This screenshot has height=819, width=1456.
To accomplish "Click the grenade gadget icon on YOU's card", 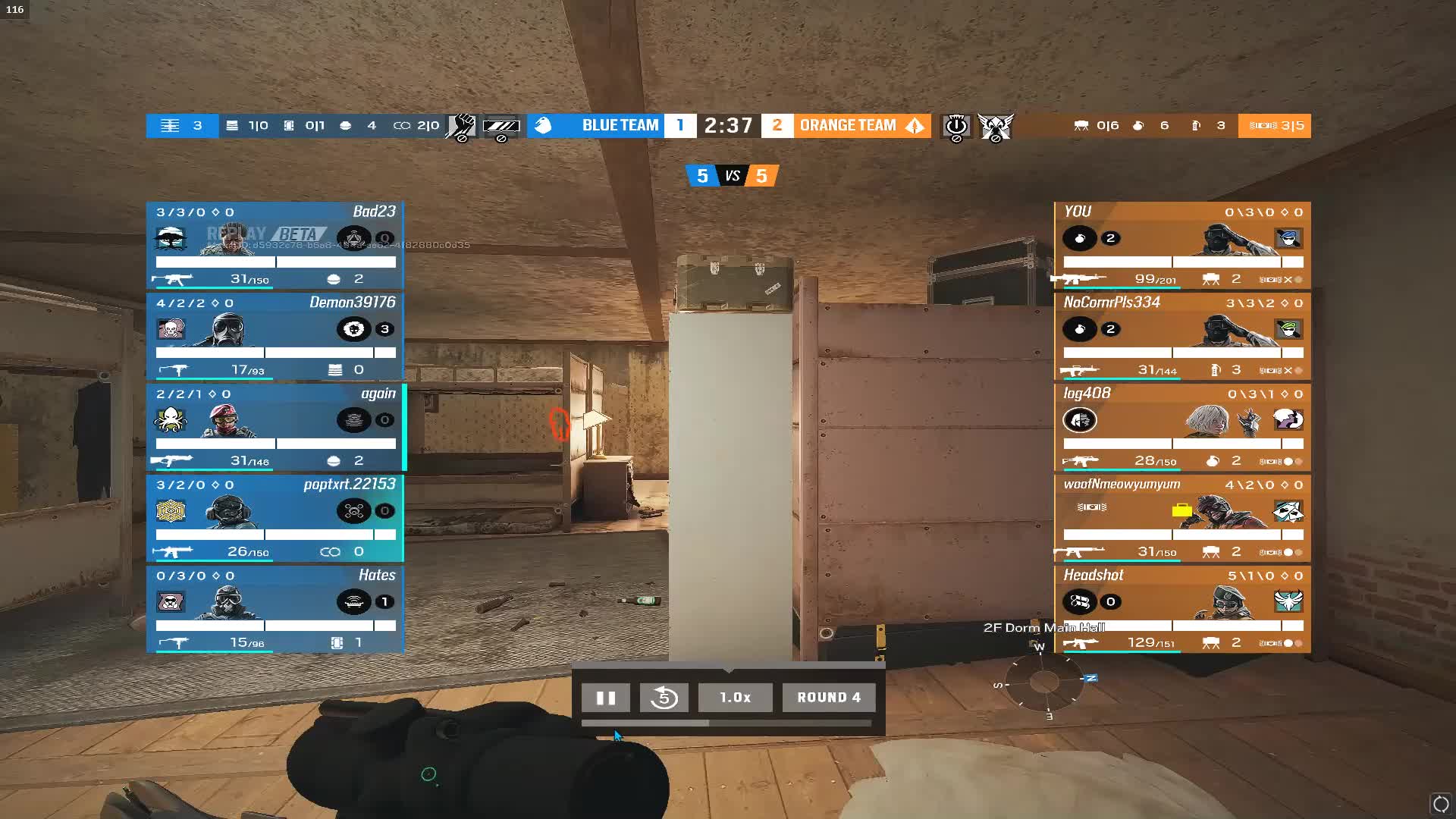I will point(1080,238).
